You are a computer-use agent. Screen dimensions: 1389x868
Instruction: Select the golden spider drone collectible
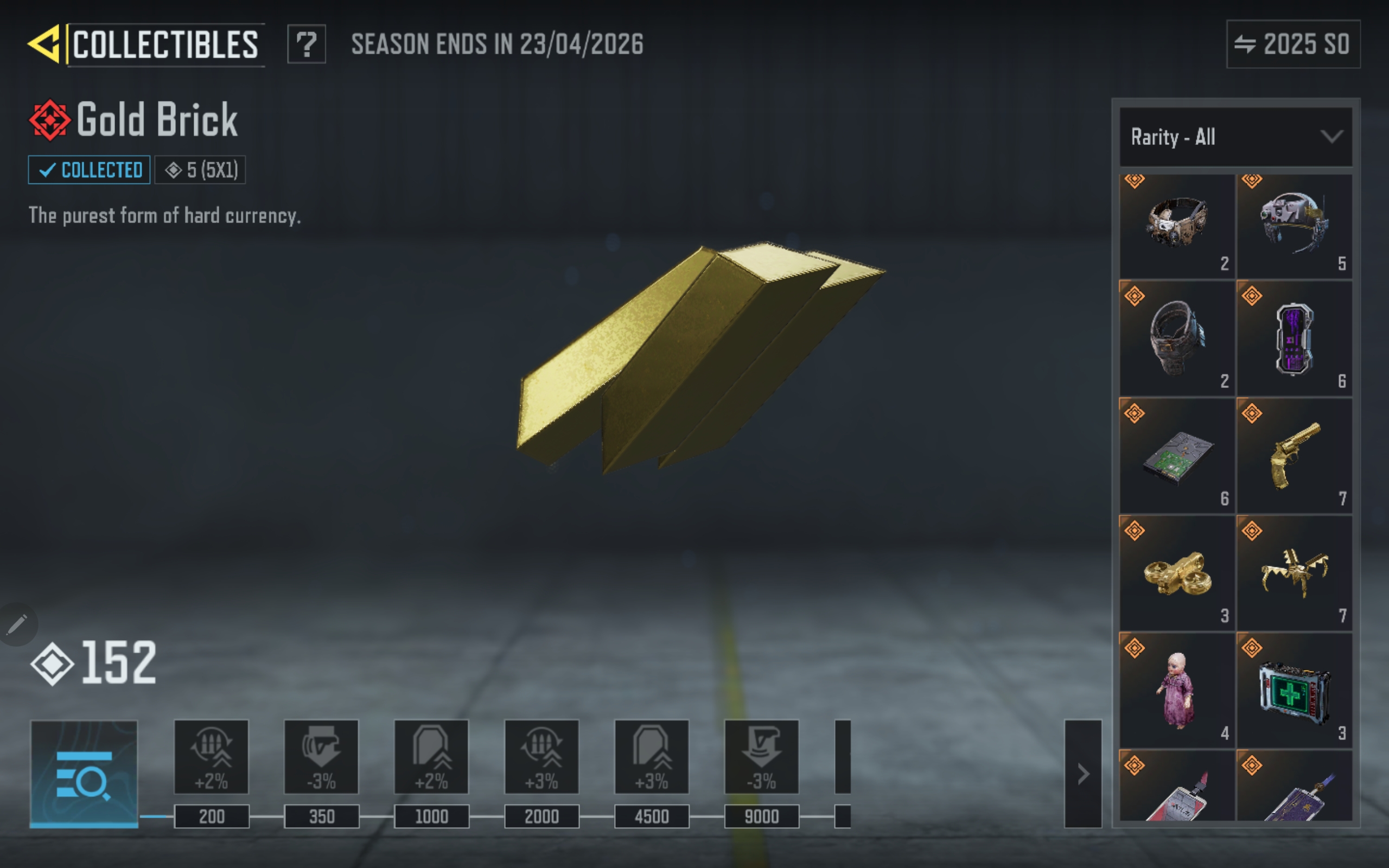click(1294, 573)
